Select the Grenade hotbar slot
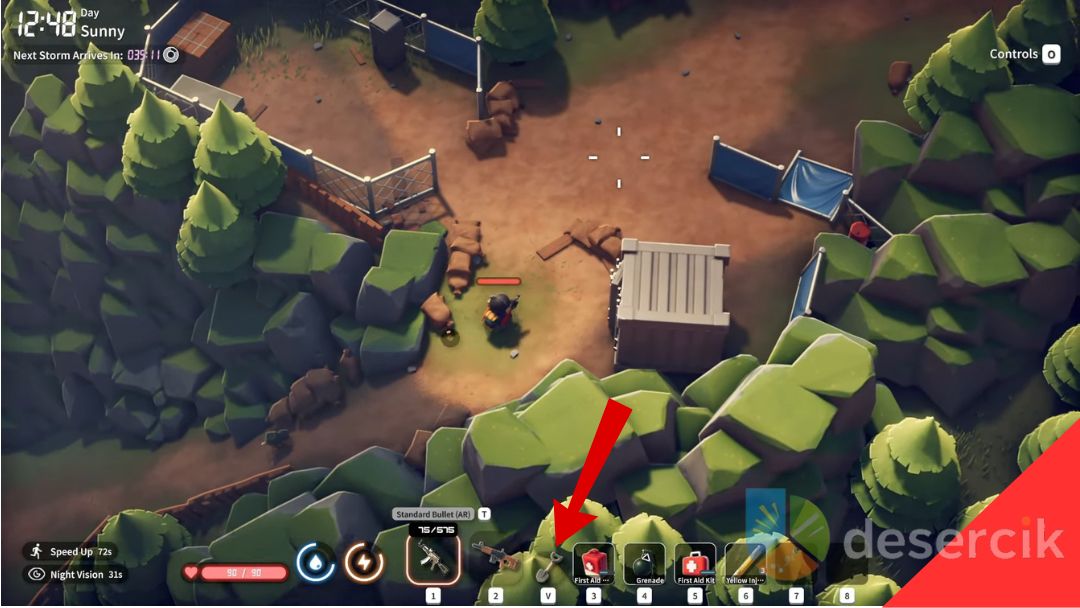The width and height of the screenshot is (1080, 608). pos(644,563)
